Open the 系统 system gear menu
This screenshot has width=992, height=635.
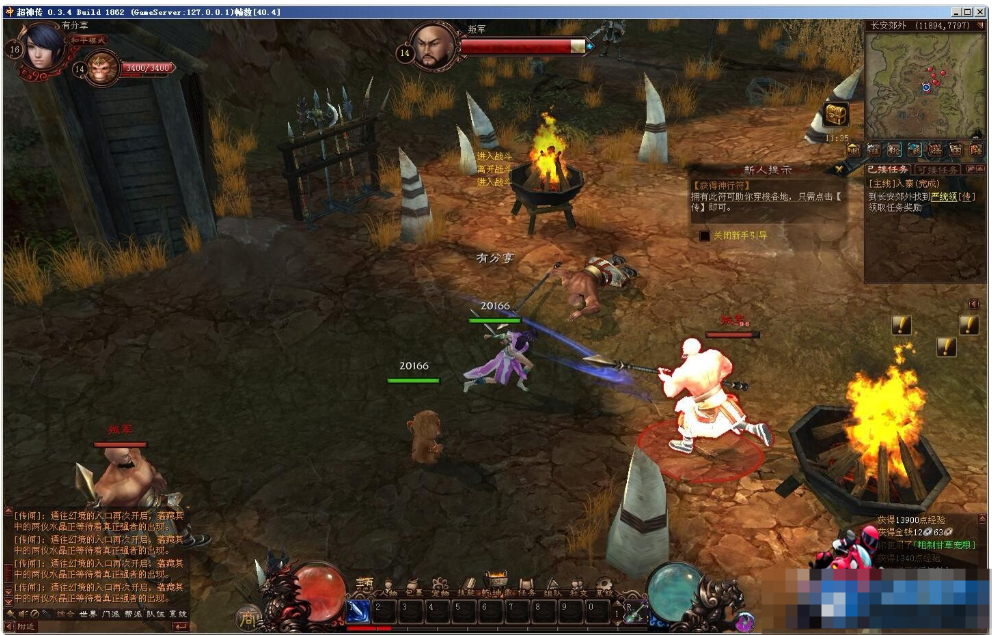coord(605,588)
